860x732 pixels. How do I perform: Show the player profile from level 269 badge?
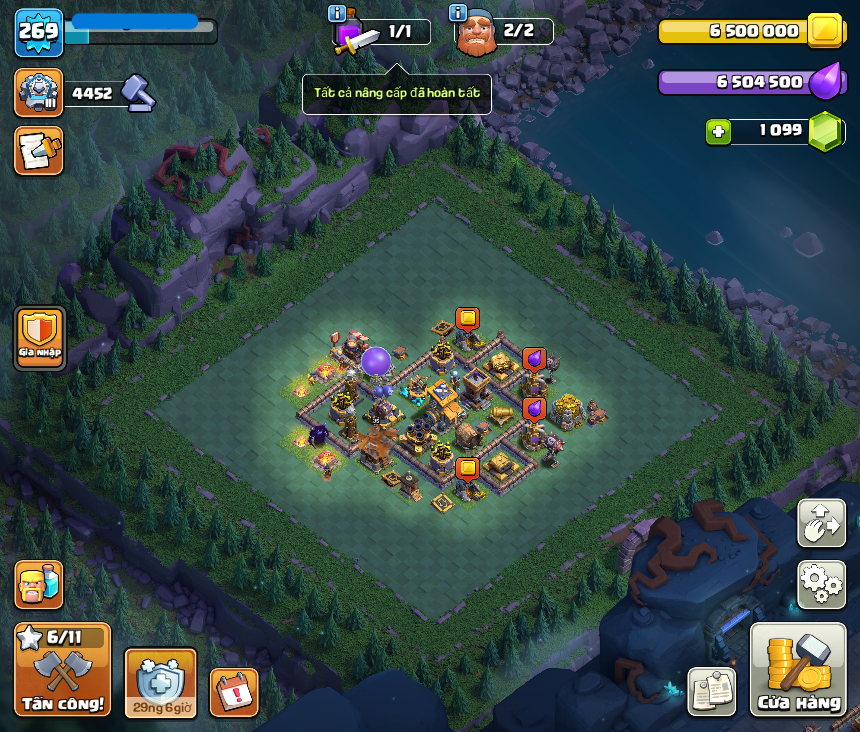pos(39,32)
